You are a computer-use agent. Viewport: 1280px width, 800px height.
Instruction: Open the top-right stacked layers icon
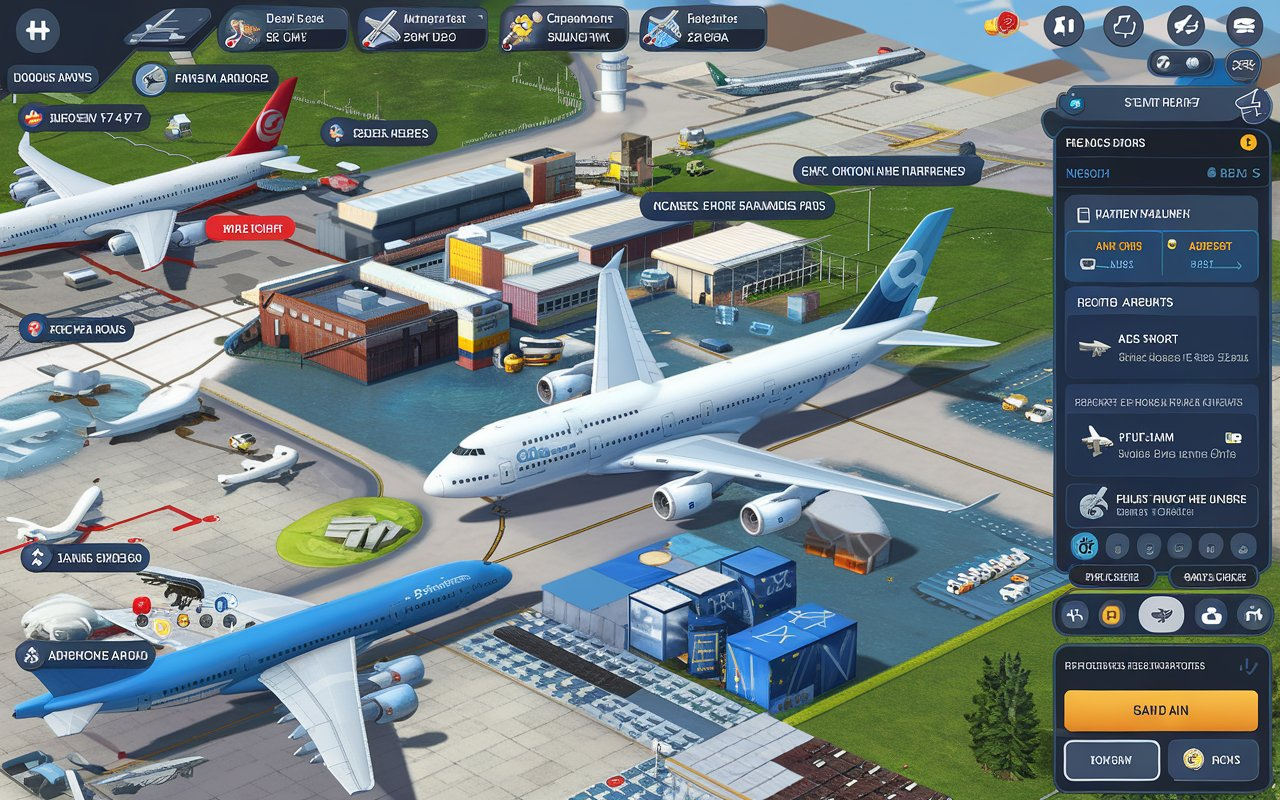tap(1244, 26)
